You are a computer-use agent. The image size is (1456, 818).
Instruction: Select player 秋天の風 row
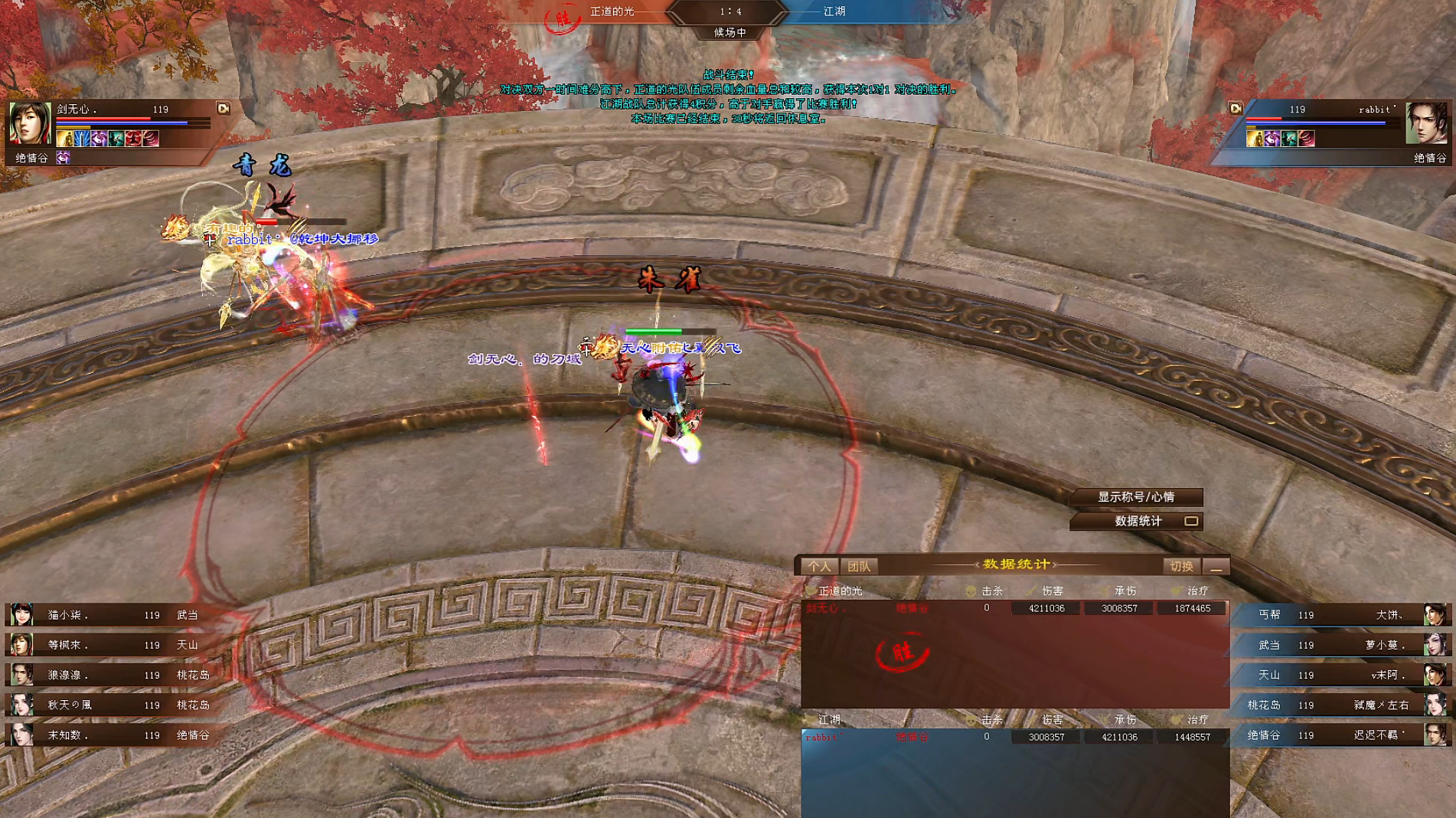tap(115, 705)
